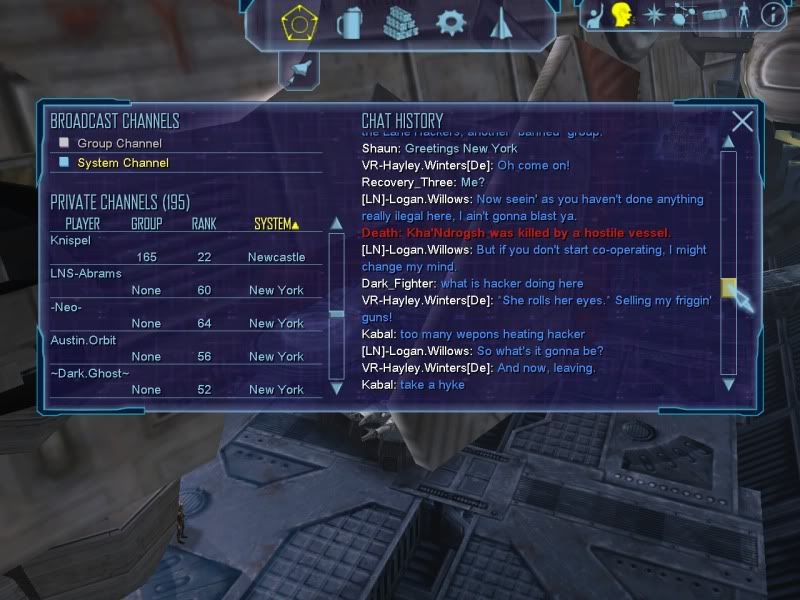
Task: Sort private channels by Player column
Action: [82, 224]
